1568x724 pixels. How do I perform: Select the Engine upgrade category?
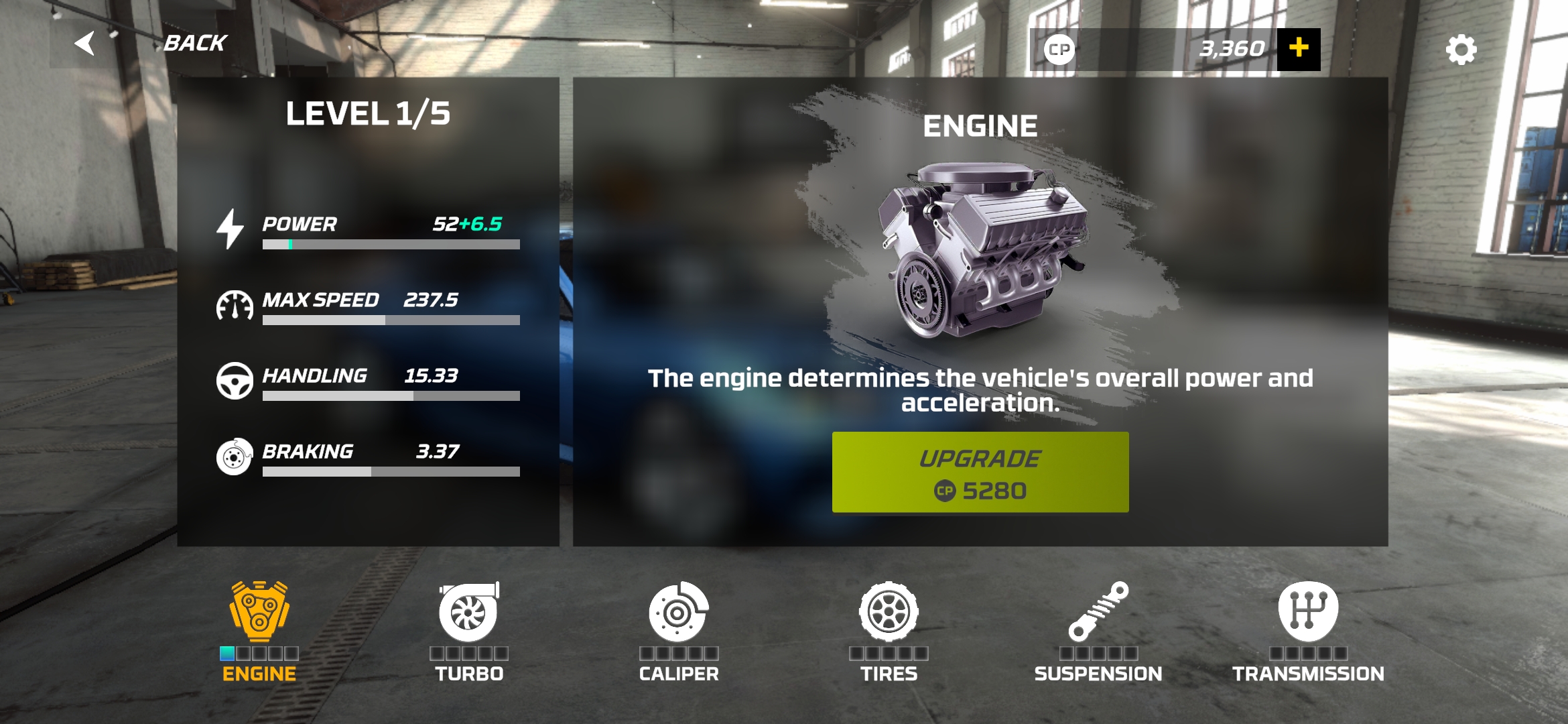point(259,630)
